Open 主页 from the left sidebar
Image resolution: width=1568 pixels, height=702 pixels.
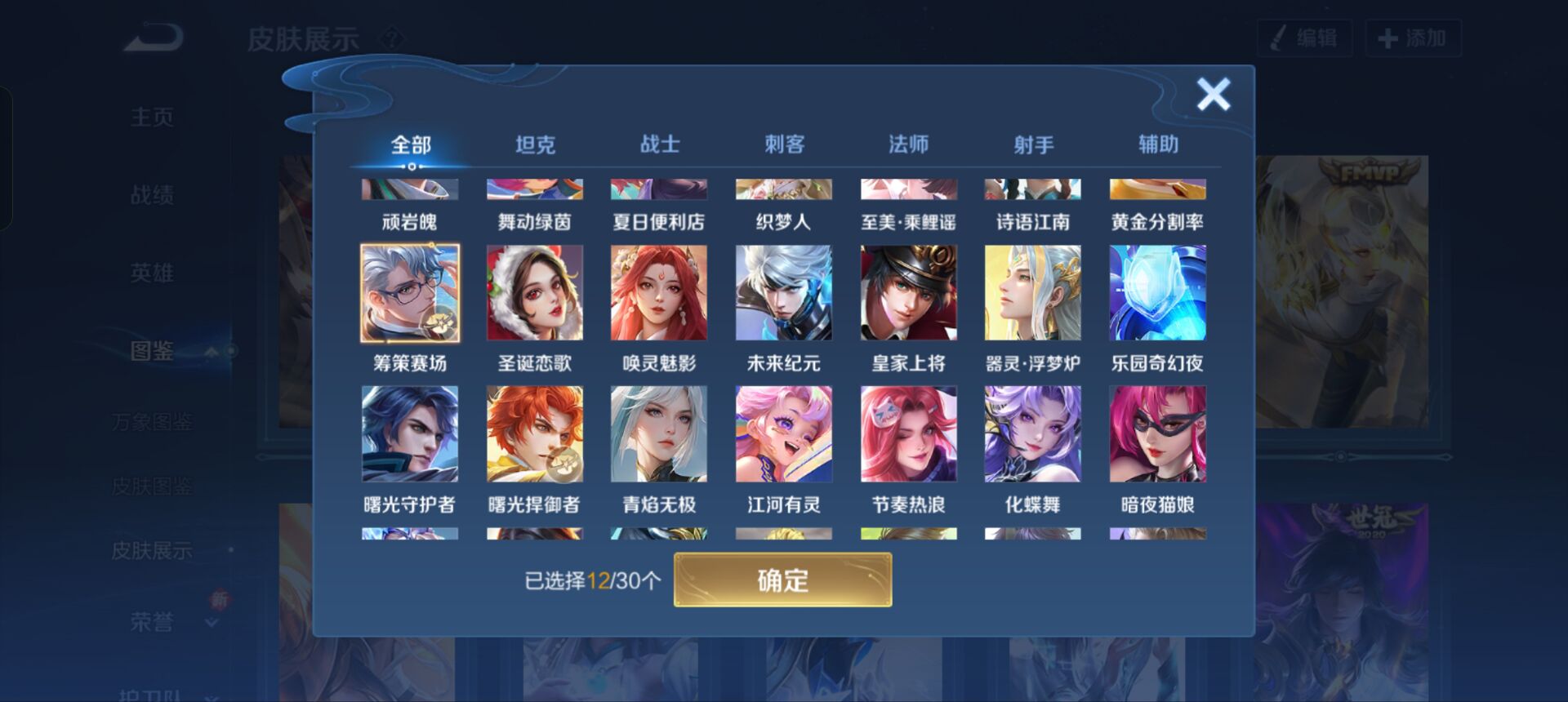coord(151,117)
